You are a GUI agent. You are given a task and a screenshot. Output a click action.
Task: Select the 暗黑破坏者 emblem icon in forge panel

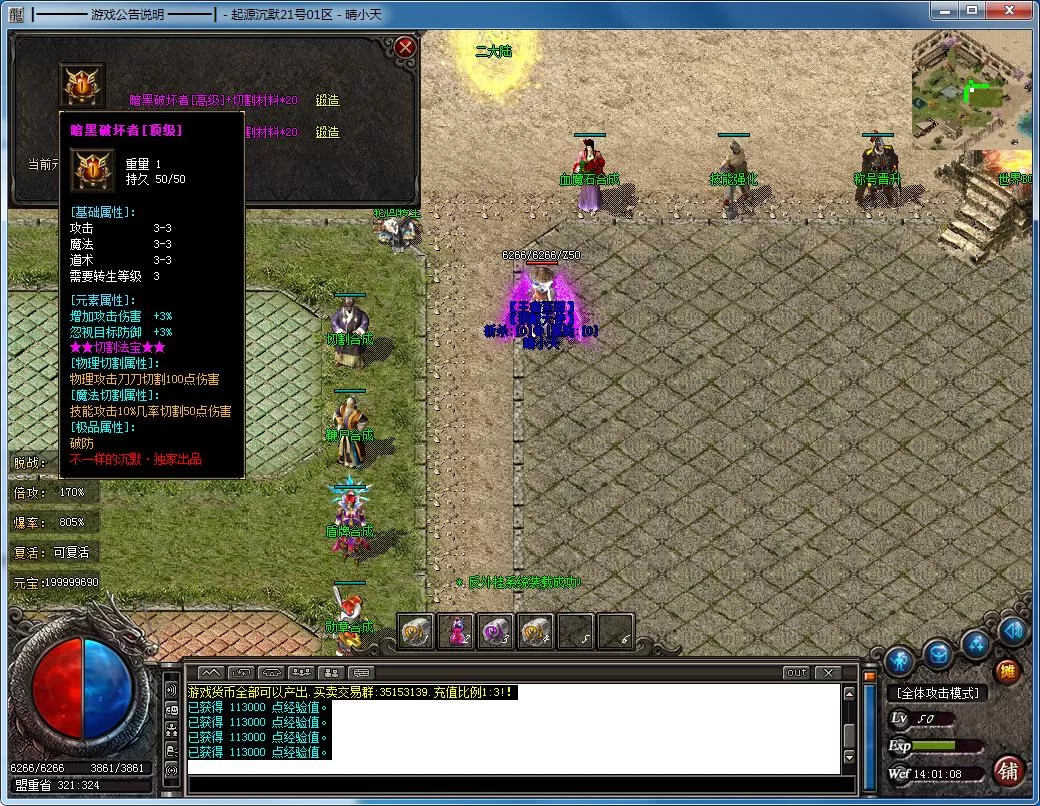click(82, 86)
